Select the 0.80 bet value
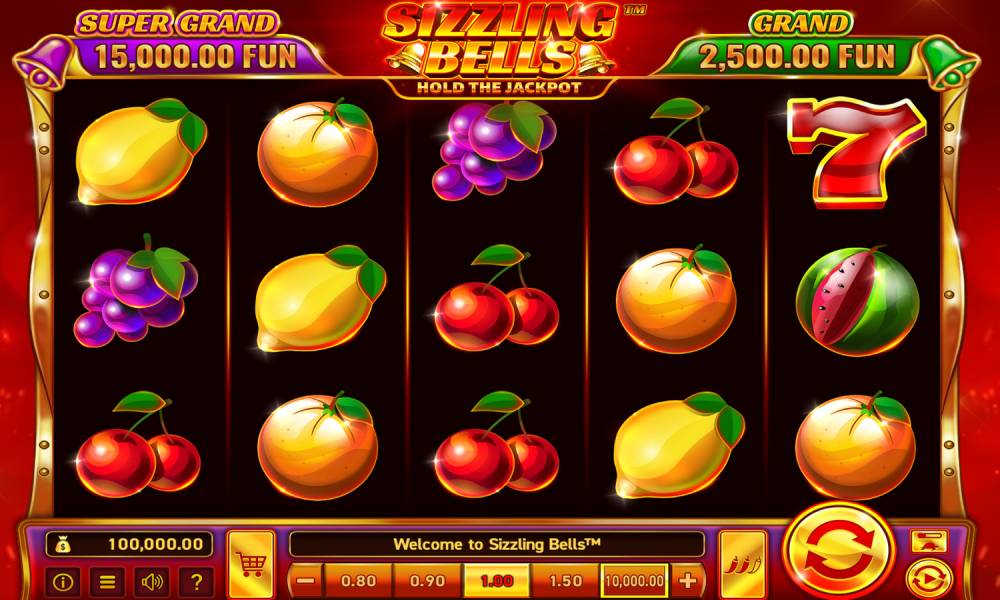The height and width of the screenshot is (600, 1000). [358, 580]
